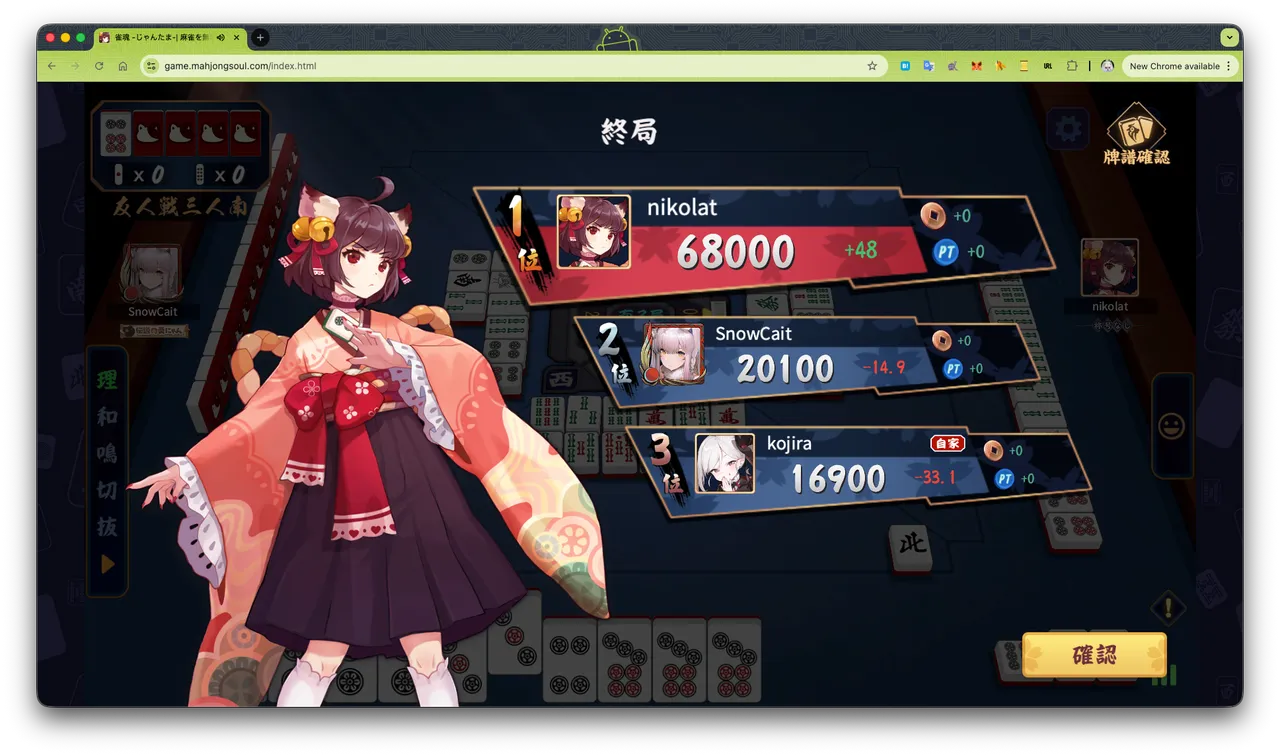This screenshot has width=1280, height=756.
Task: Toggle the 和 auto-win option
Action: (x=107, y=417)
